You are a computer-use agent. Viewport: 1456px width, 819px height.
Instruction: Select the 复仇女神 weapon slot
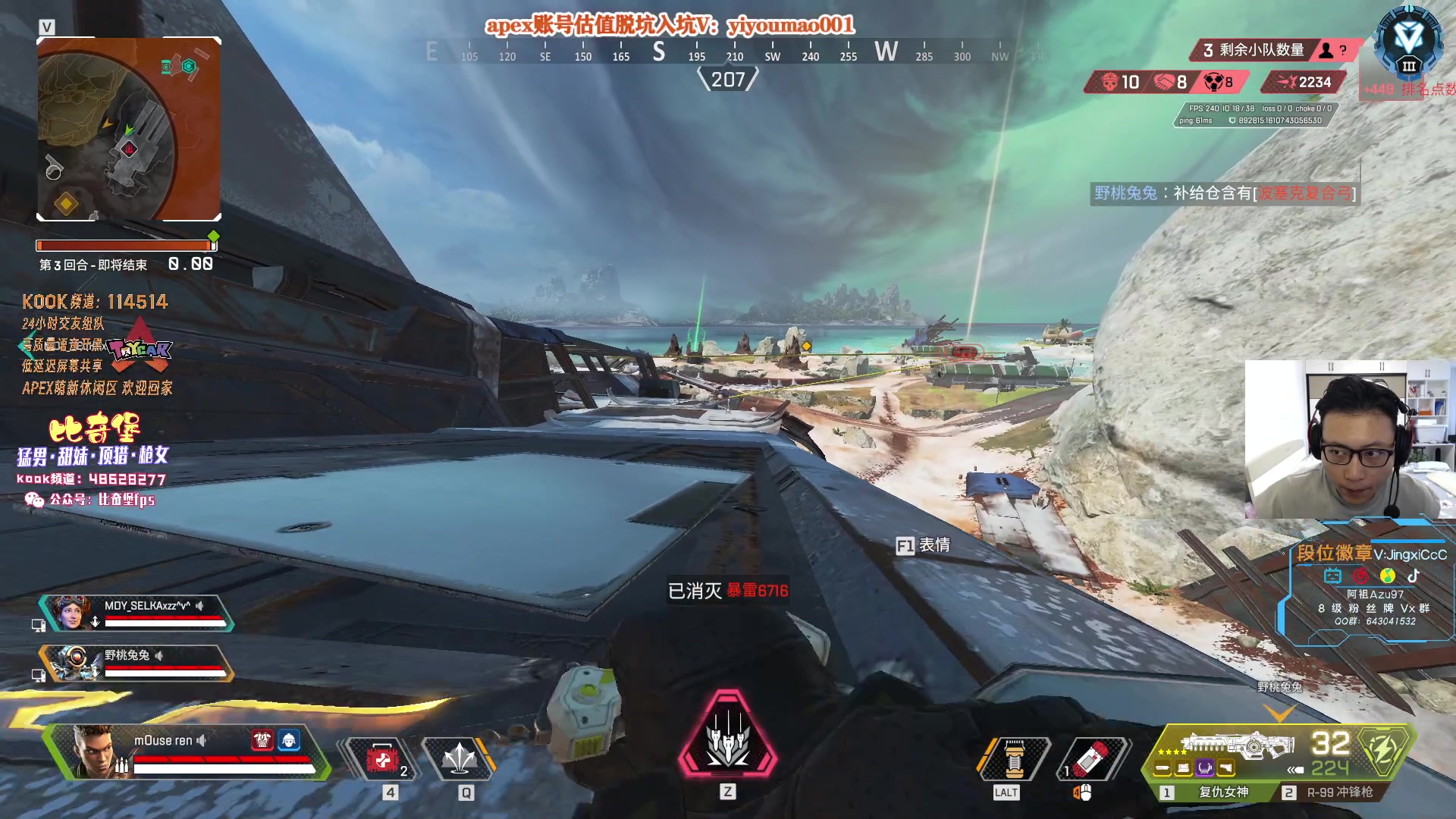pyautogui.click(x=1222, y=792)
